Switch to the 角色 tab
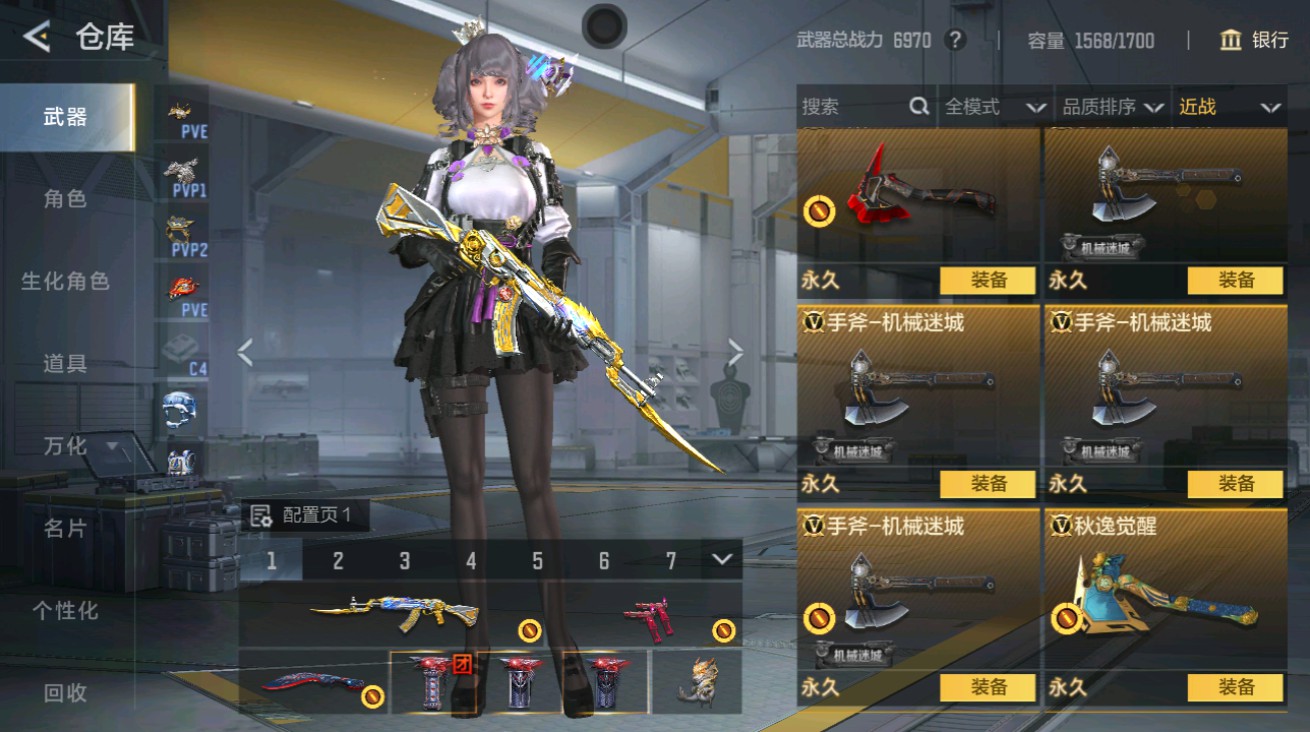 click(65, 199)
